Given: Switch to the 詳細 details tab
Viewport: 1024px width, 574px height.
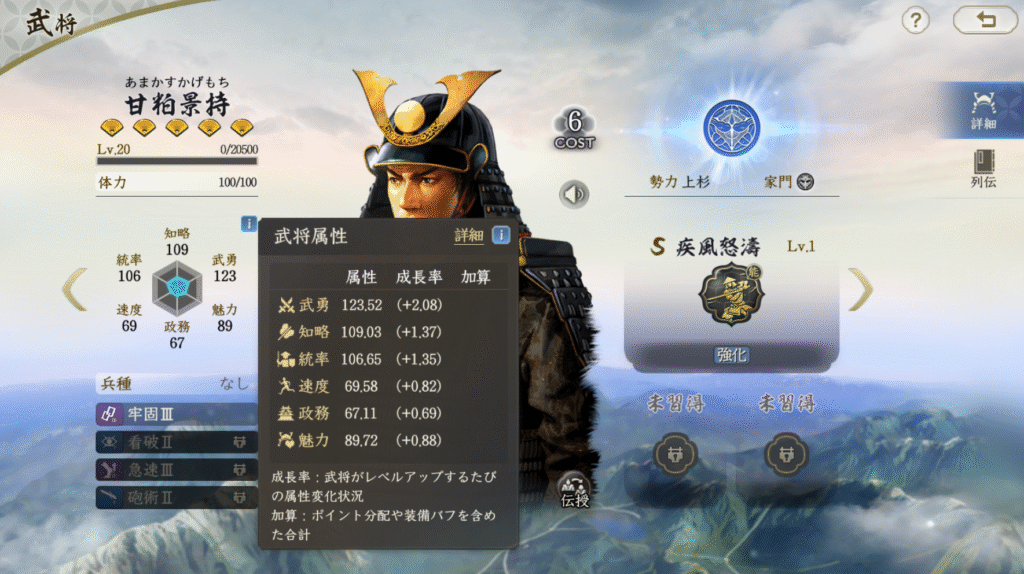Looking at the screenshot, I should coord(983,110).
